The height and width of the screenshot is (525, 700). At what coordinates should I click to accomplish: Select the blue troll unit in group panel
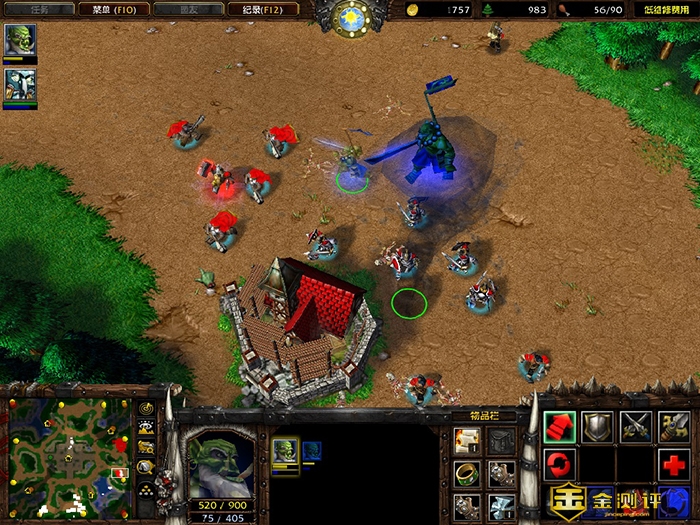coord(311,449)
